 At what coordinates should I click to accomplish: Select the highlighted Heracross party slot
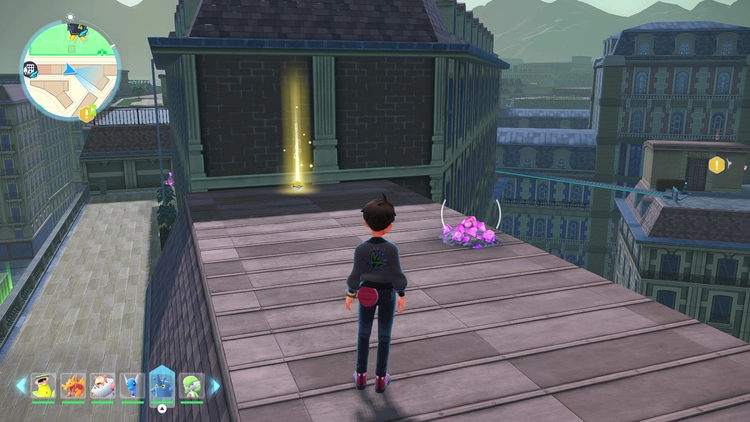click(162, 385)
